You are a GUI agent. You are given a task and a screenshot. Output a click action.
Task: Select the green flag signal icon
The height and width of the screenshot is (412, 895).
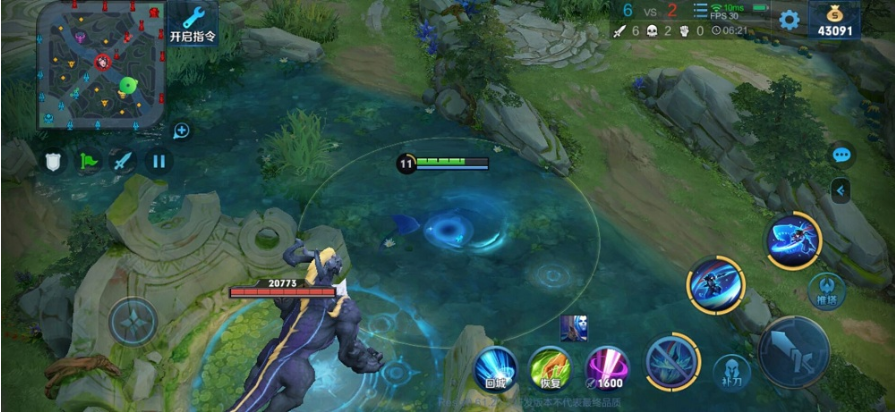pyautogui.click(x=89, y=161)
